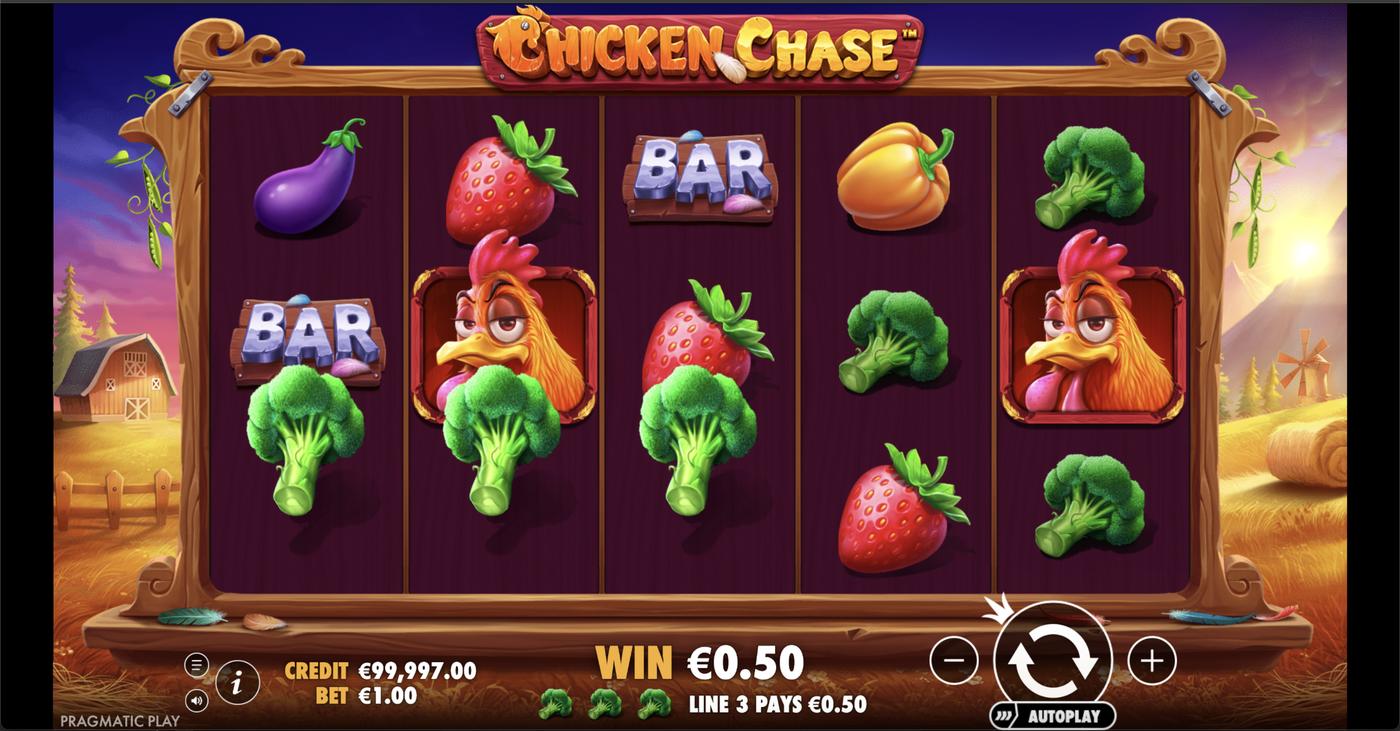
Task: Mute the game sound via speaker icon
Action: click(198, 700)
